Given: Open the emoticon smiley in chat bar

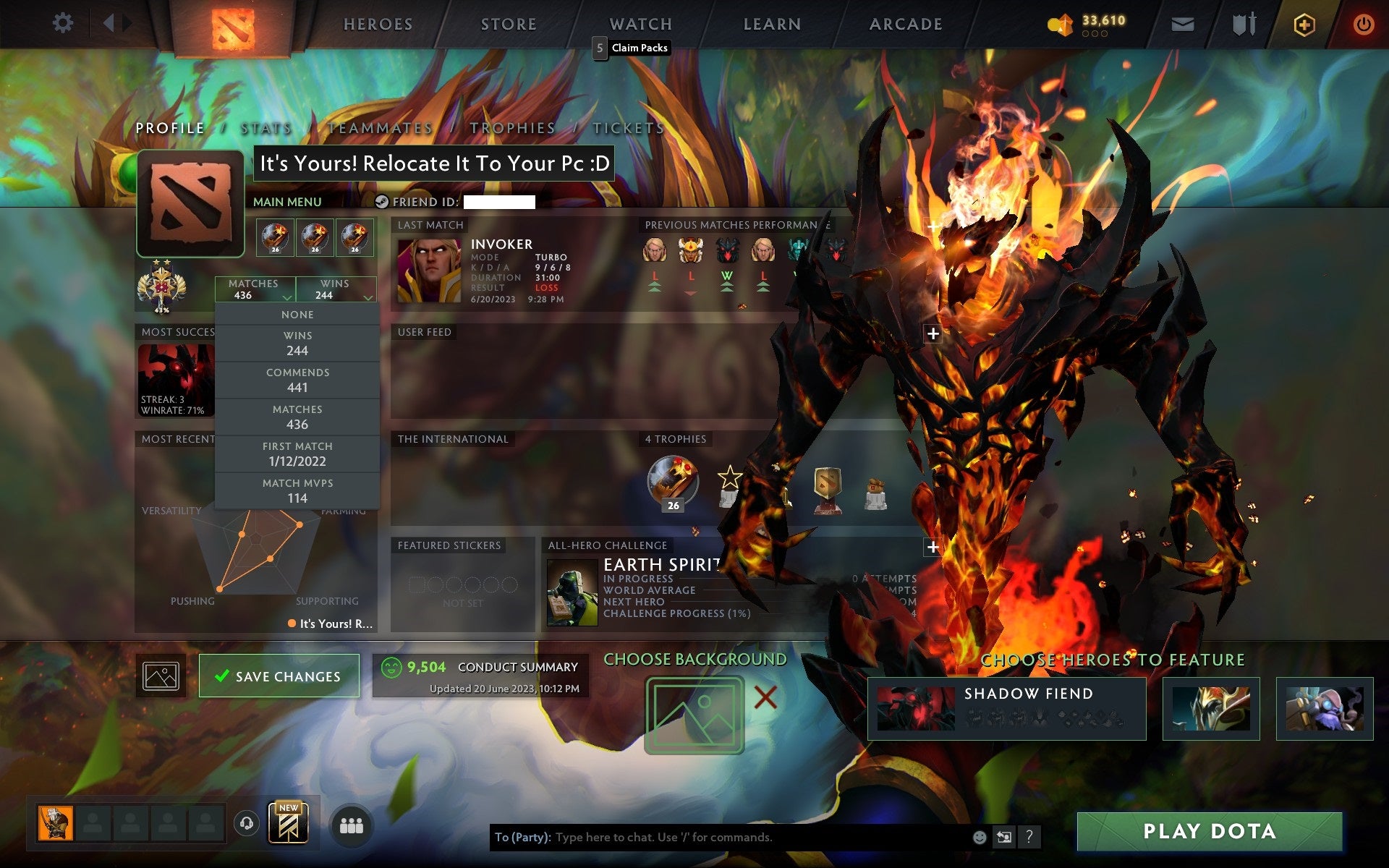Looking at the screenshot, I should [980, 838].
